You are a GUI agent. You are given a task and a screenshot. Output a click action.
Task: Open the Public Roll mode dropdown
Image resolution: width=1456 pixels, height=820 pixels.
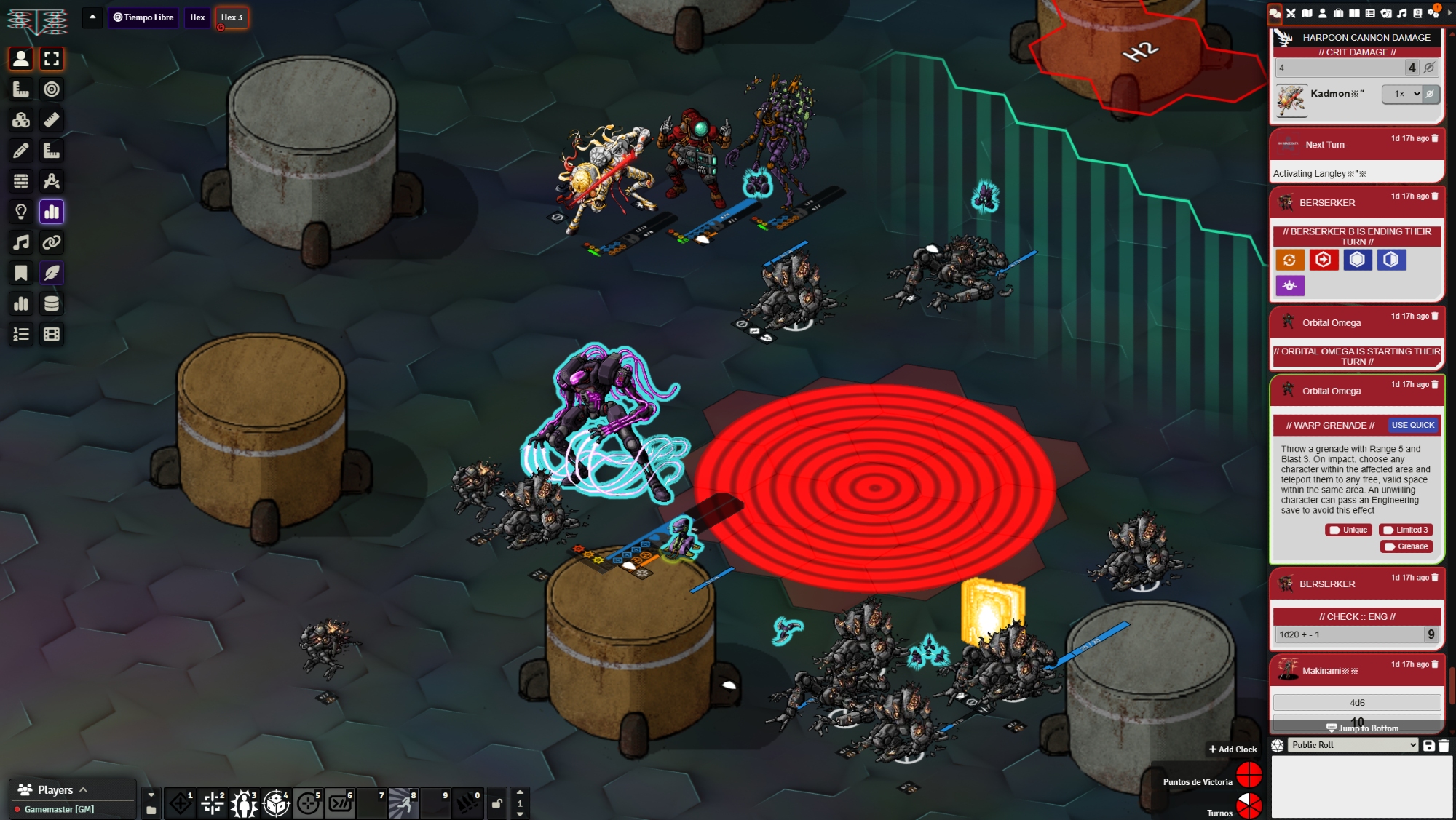[1353, 745]
